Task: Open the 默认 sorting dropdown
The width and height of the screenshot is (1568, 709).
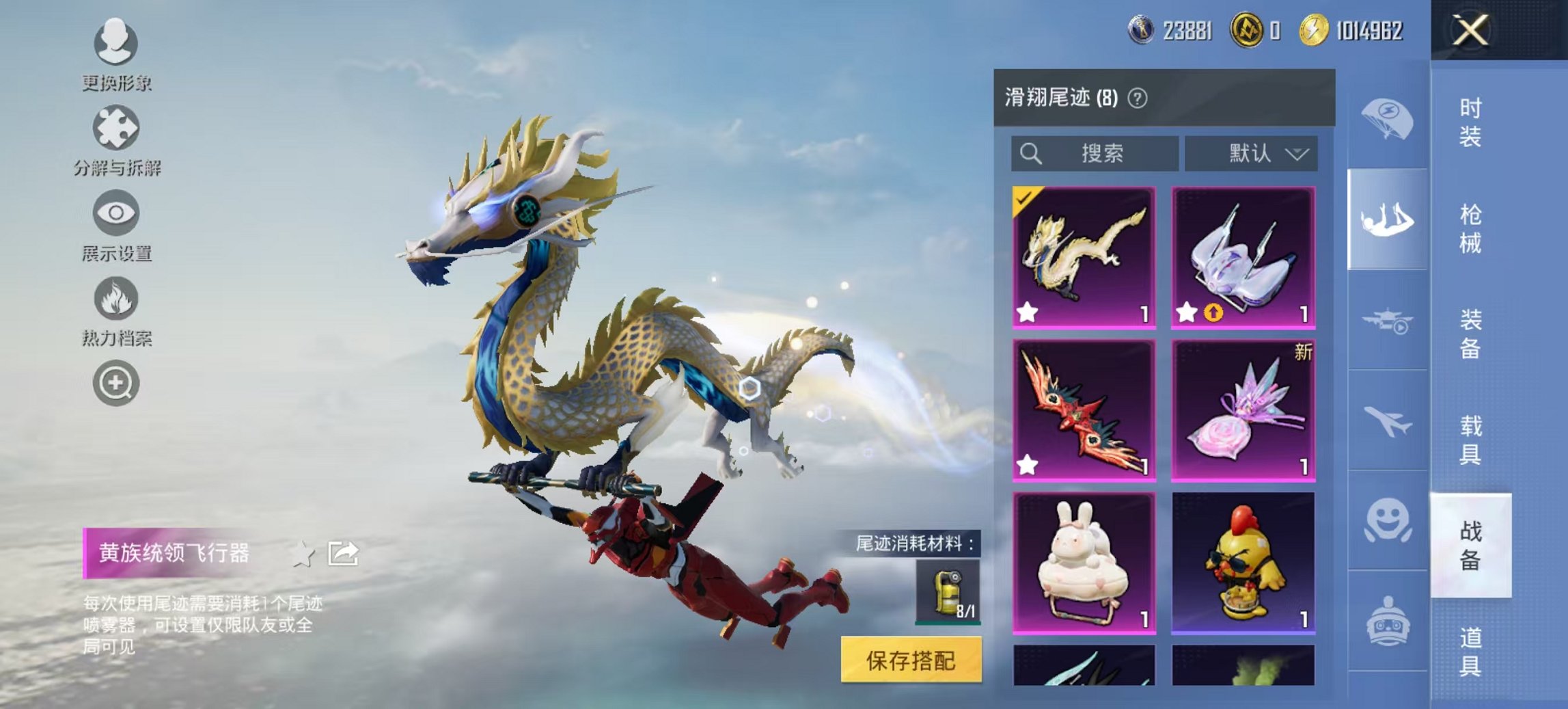Action: coord(1254,153)
